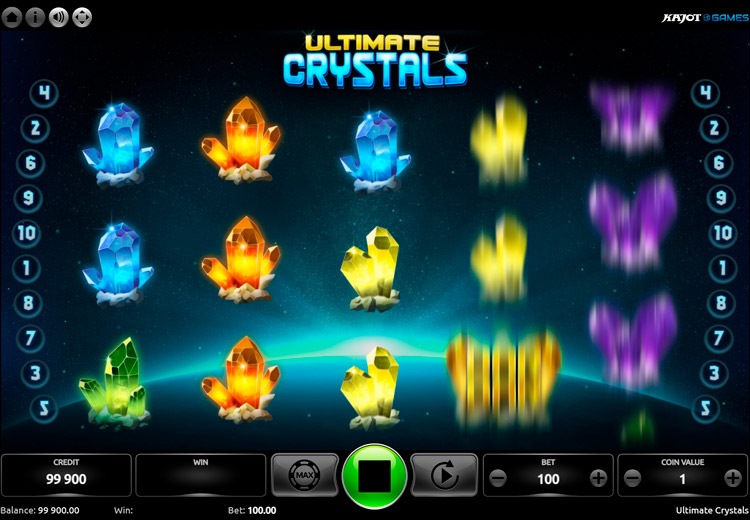Toggle the sound speaker button

pos(59,16)
